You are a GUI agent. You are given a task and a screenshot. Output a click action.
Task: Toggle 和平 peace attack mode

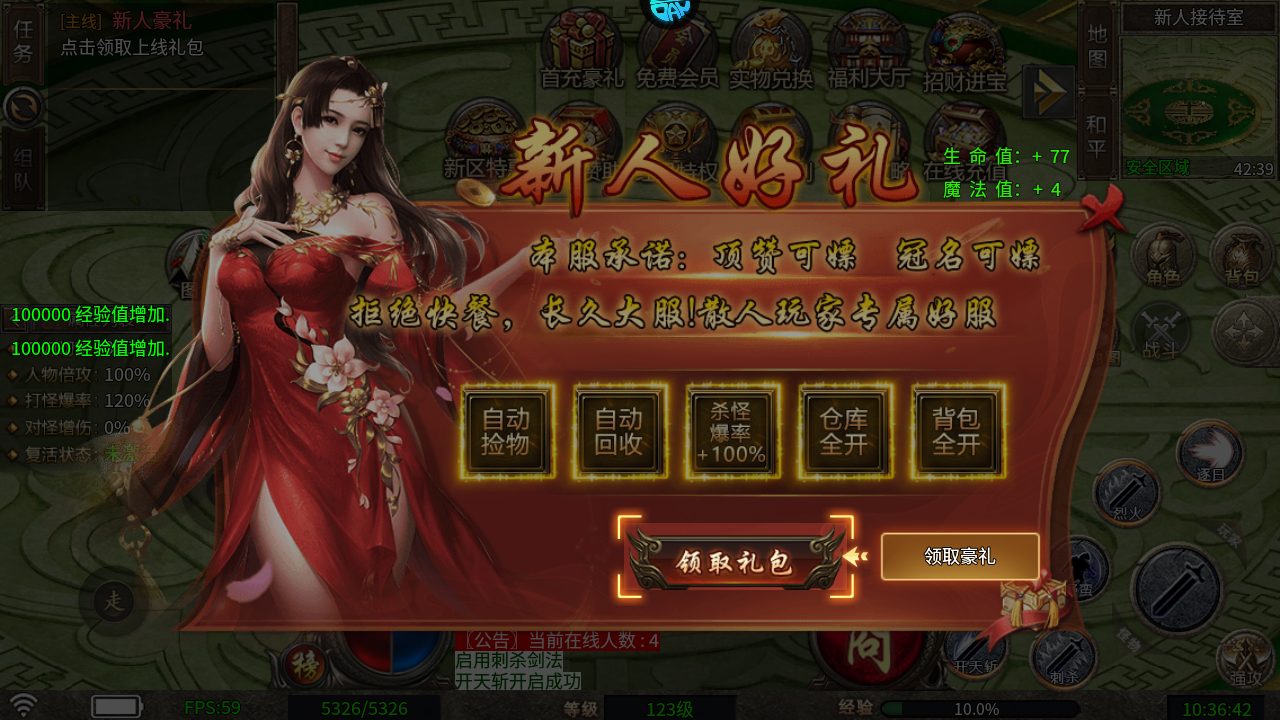pos(1095,130)
